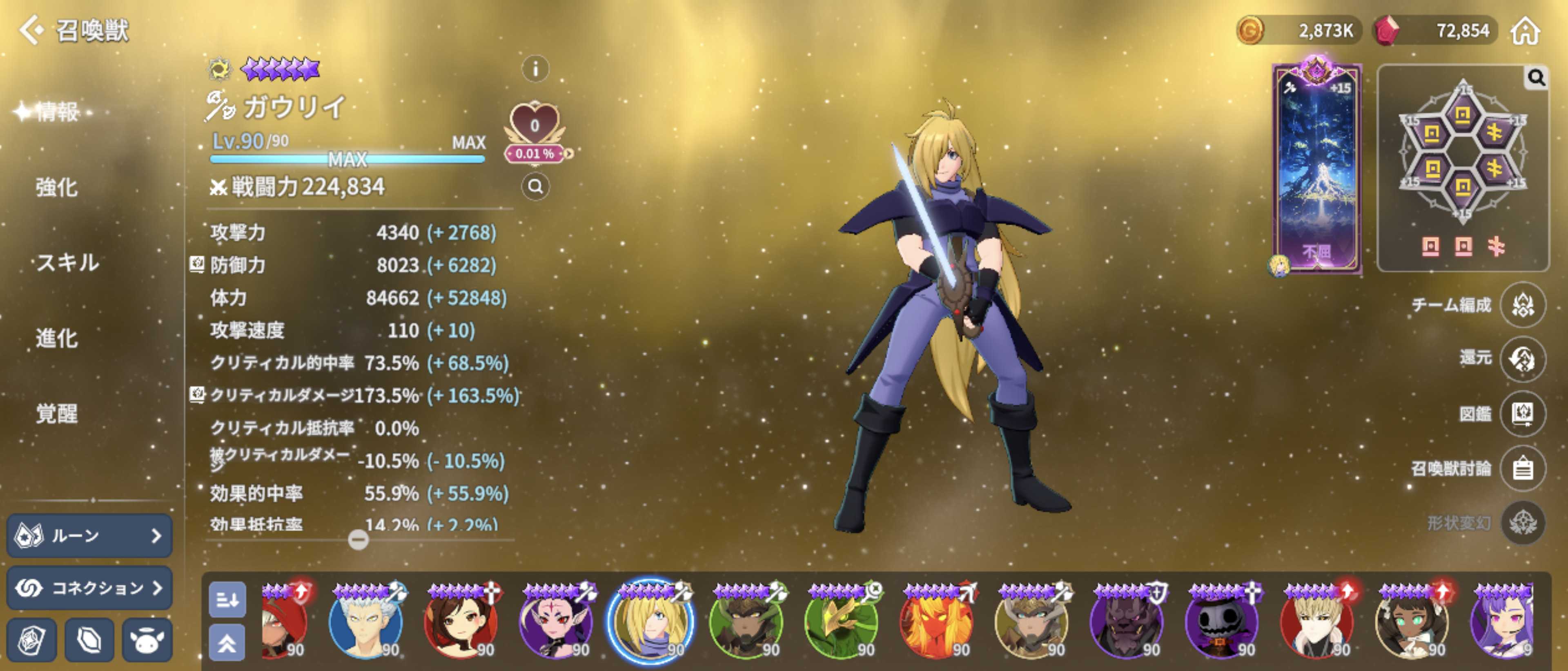
Task: Choose the 還元 button
Action: click(x=1522, y=359)
